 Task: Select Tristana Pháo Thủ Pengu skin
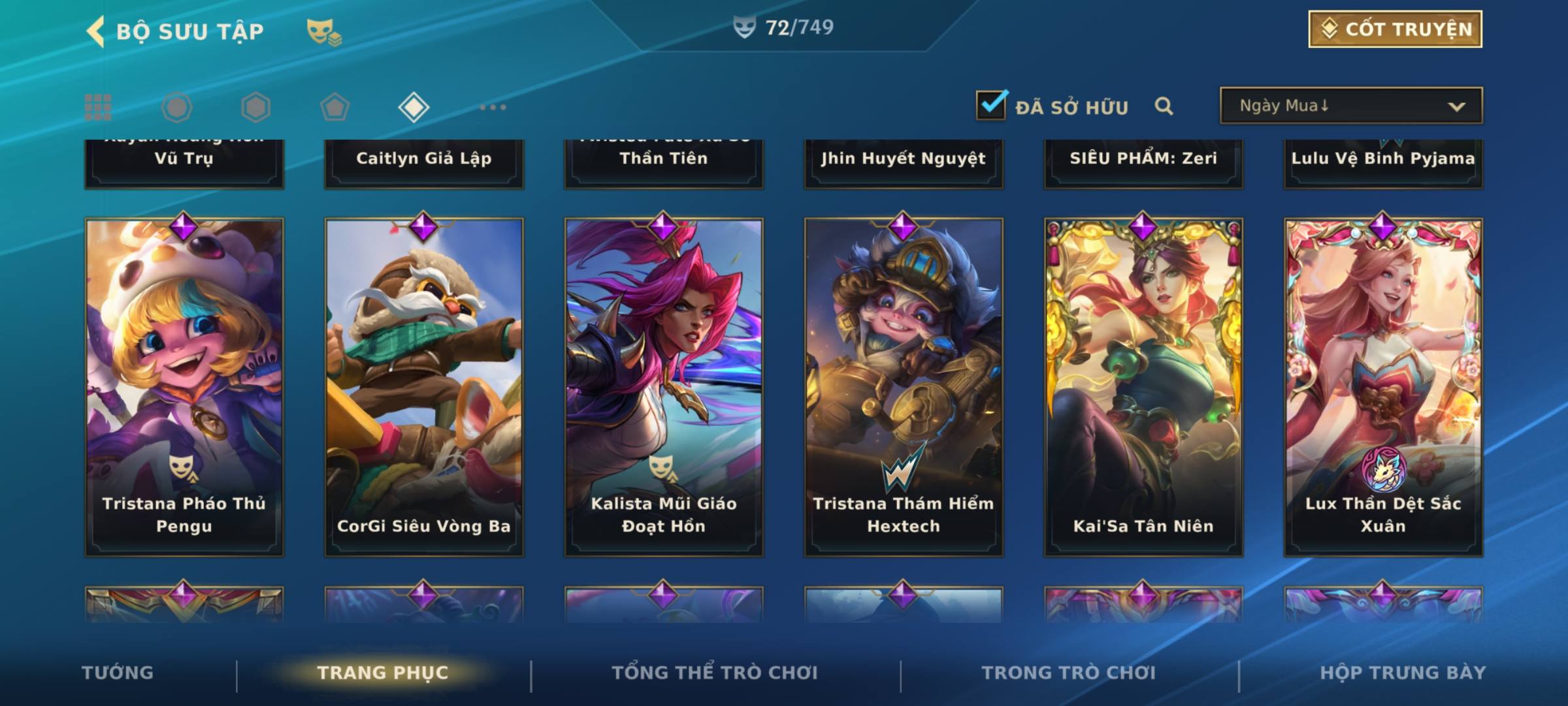point(184,387)
